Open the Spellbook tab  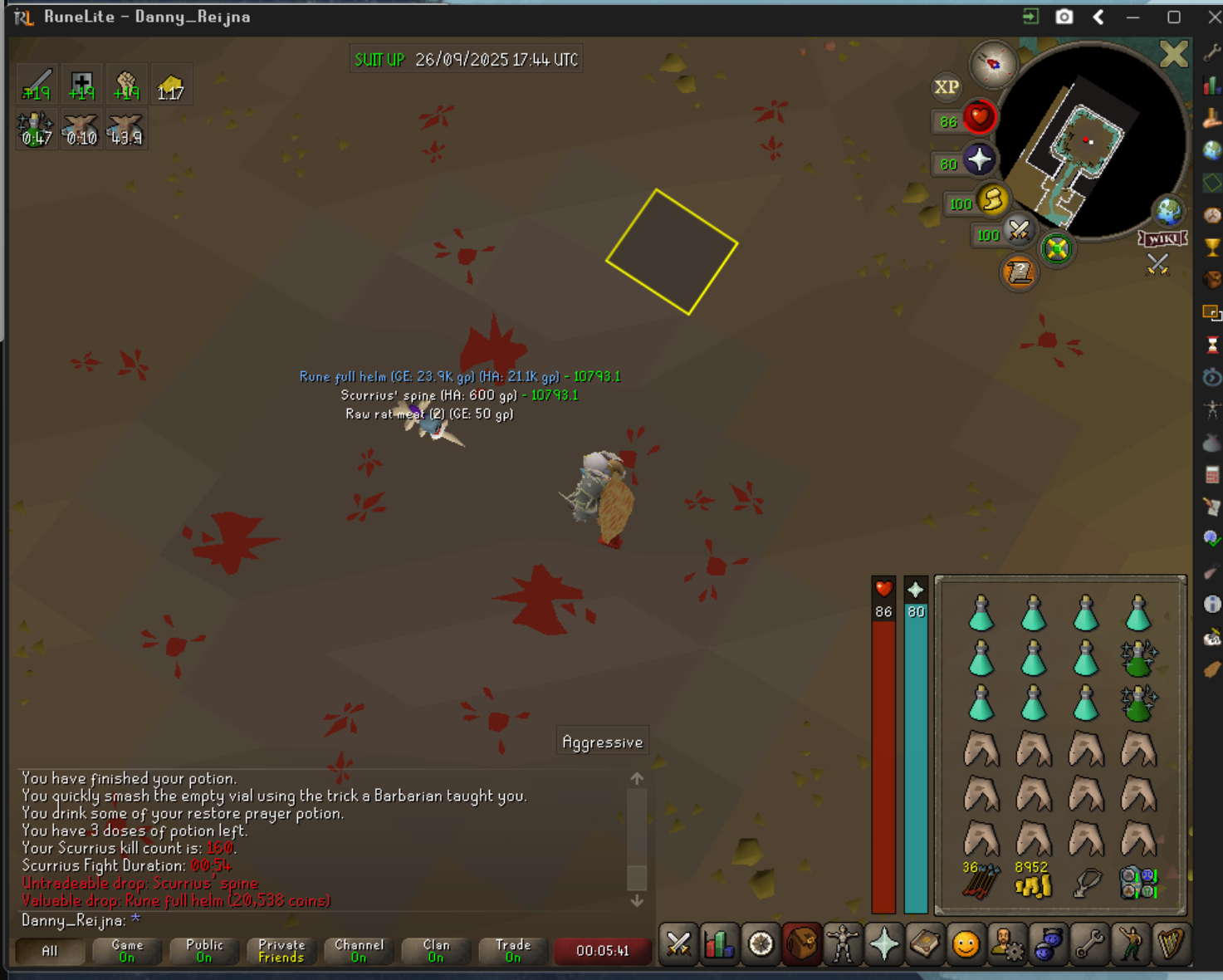(x=924, y=944)
